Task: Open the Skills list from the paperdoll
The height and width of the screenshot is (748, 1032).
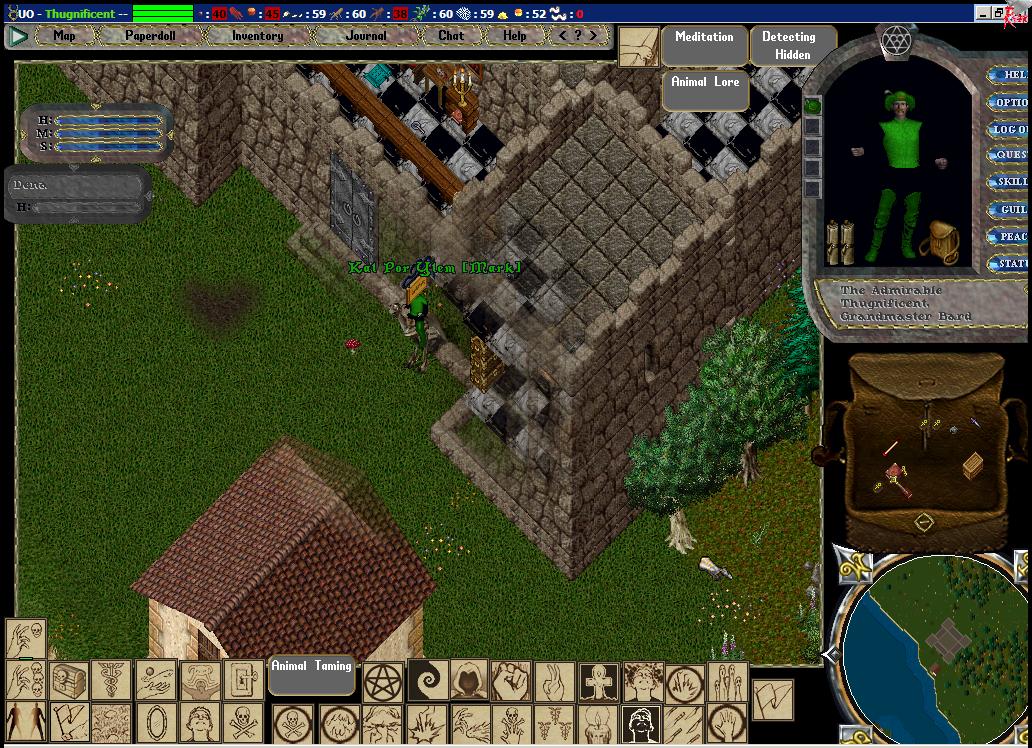Action: pyautogui.click(x=1010, y=183)
